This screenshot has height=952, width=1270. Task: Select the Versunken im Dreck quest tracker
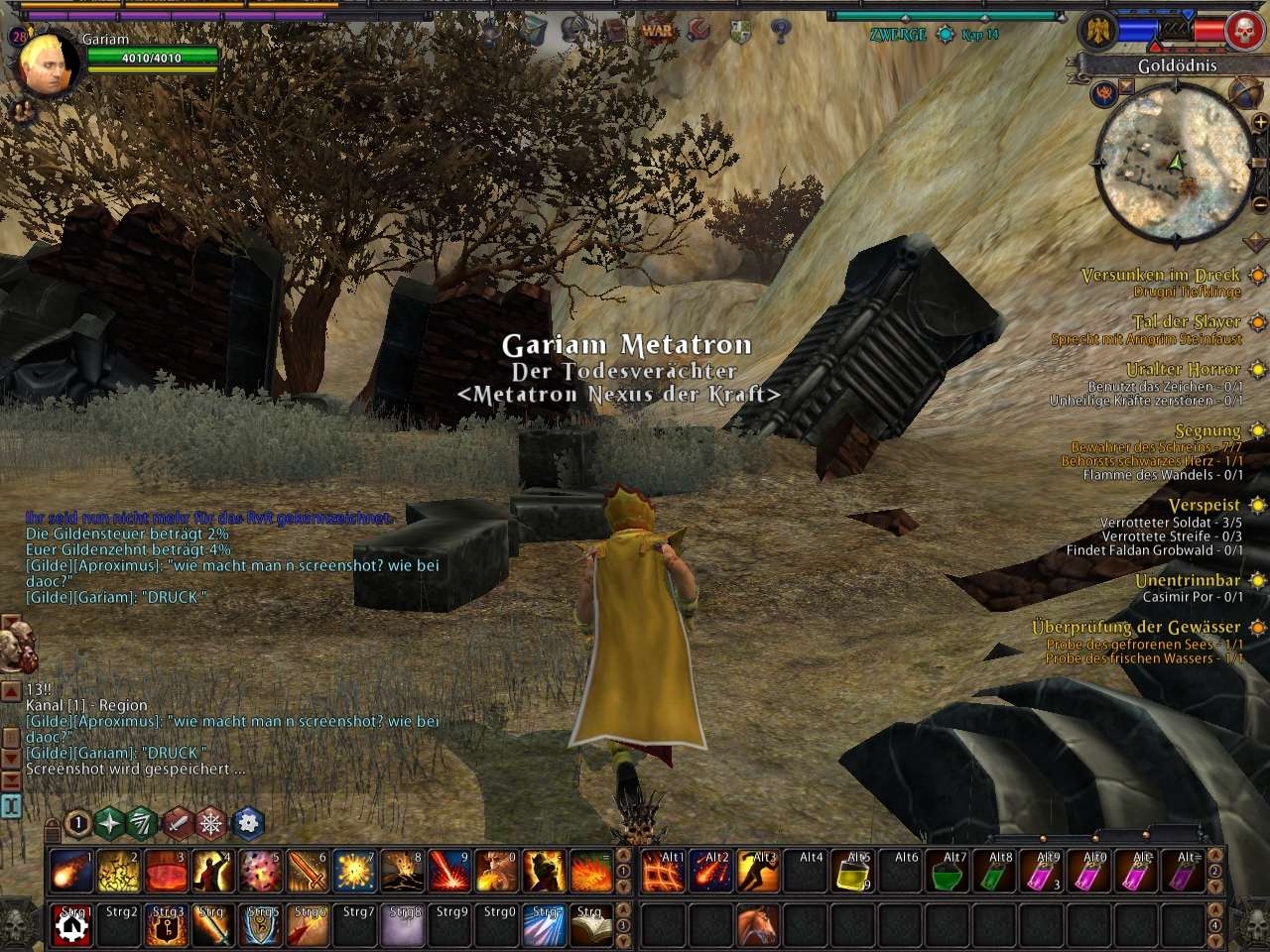[x=1160, y=275]
